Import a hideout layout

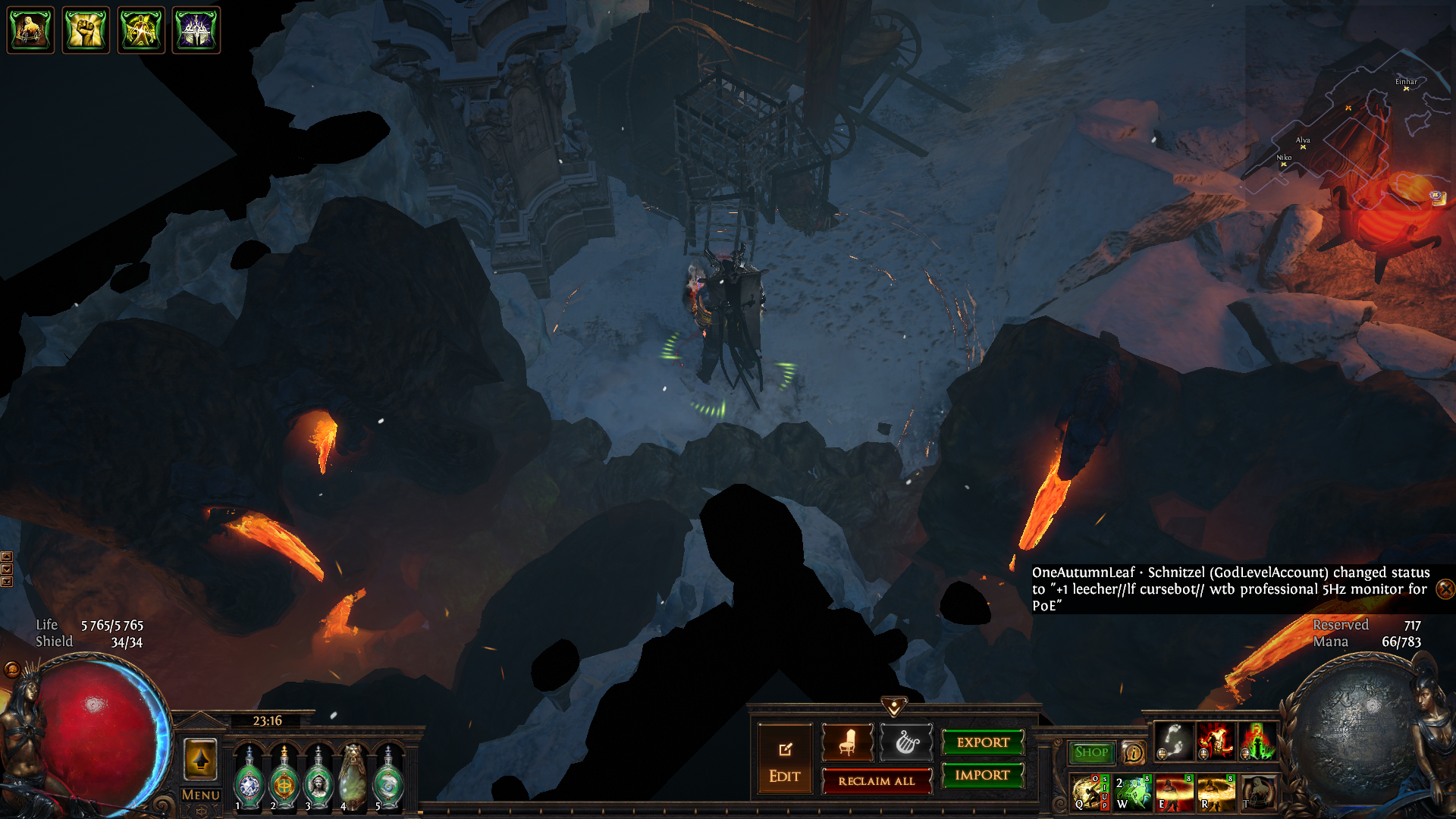click(983, 775)
